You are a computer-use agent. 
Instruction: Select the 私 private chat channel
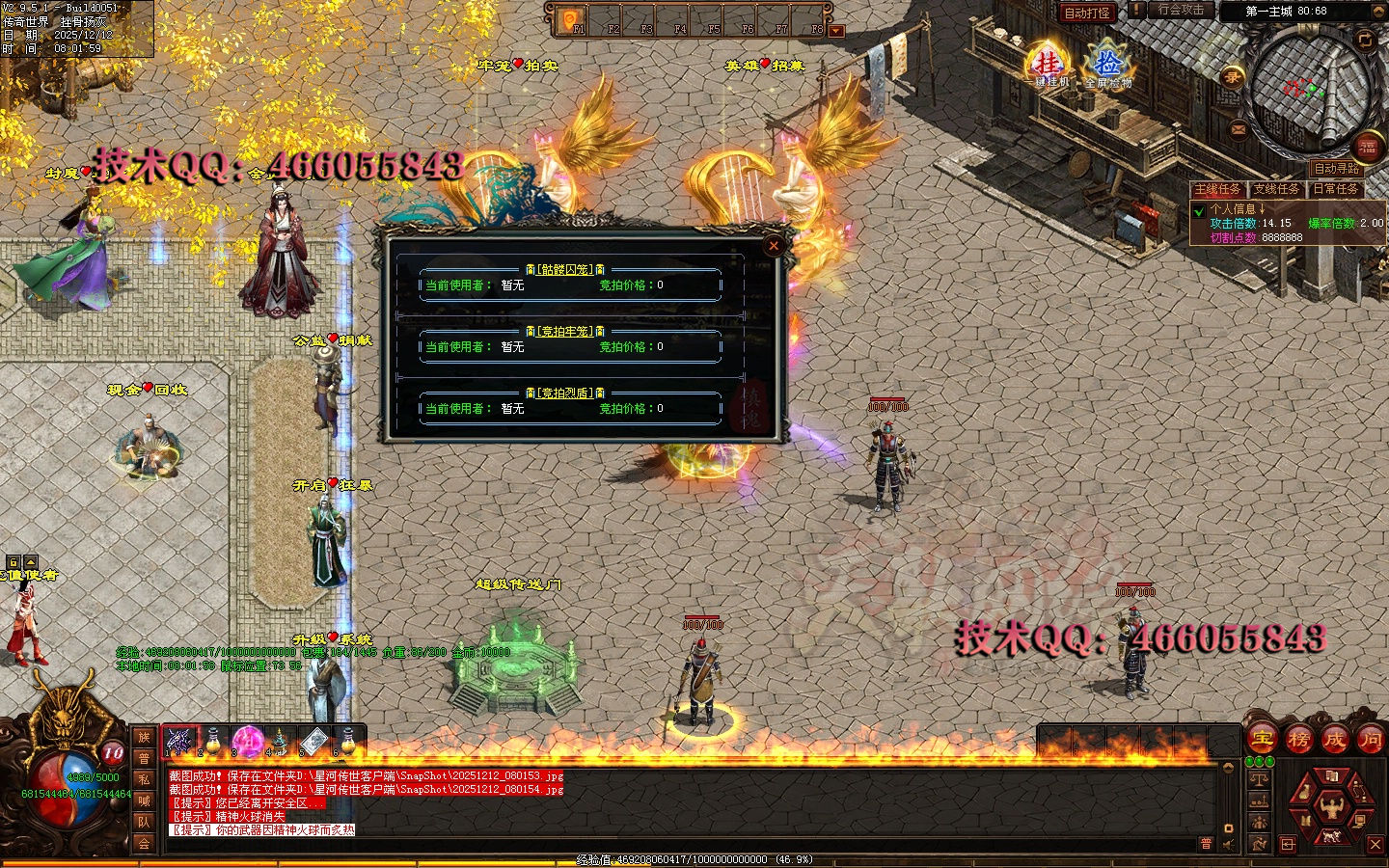(x=144, y=779)
